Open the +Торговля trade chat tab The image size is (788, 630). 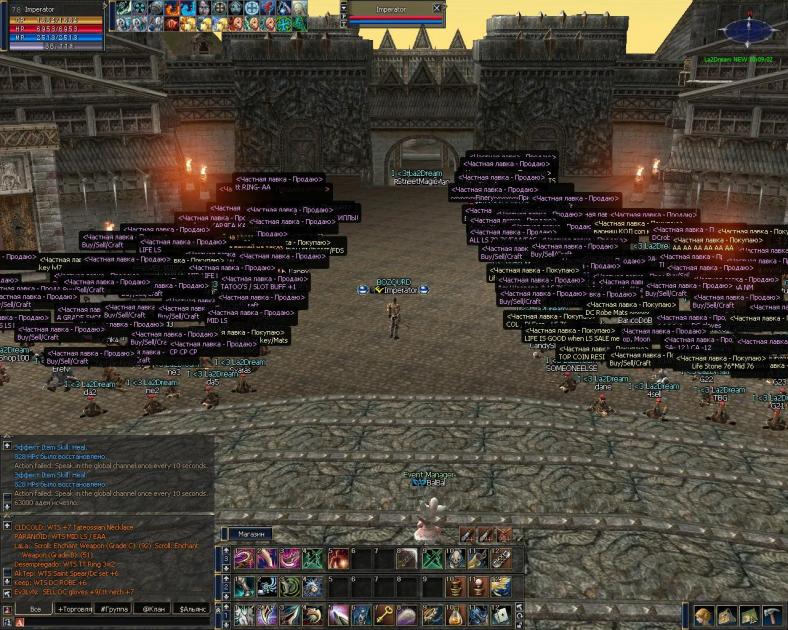click(x=74, y=608)
